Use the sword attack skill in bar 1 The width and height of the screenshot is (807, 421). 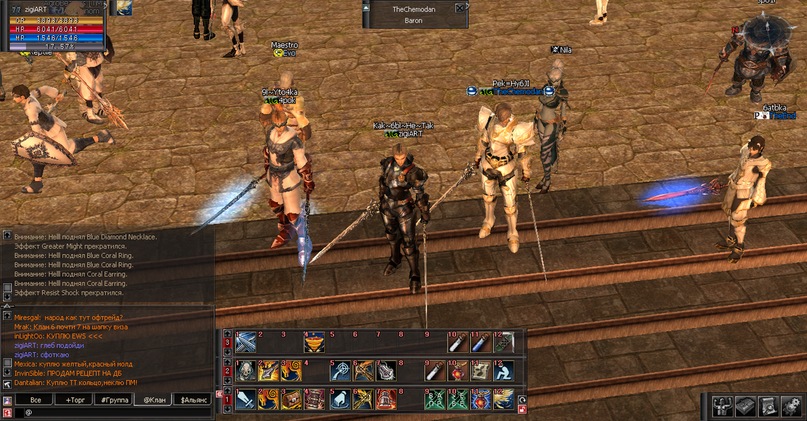click(x=246, y=400)
